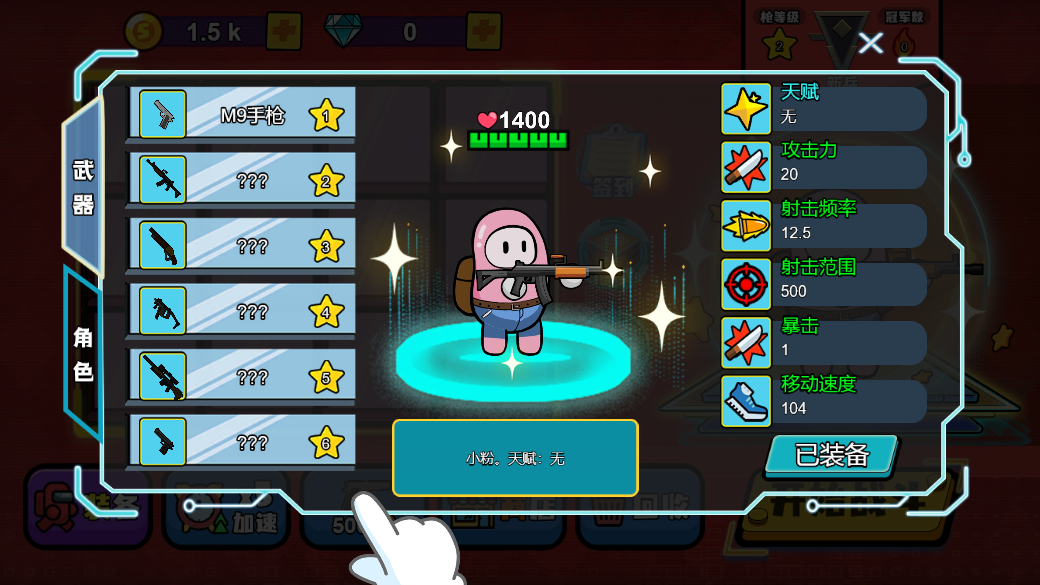Image resolution: width=1040 pixels, height=585 pixels.
Task: Pick the locked weapon with star 4
Action: click(241, 311)
